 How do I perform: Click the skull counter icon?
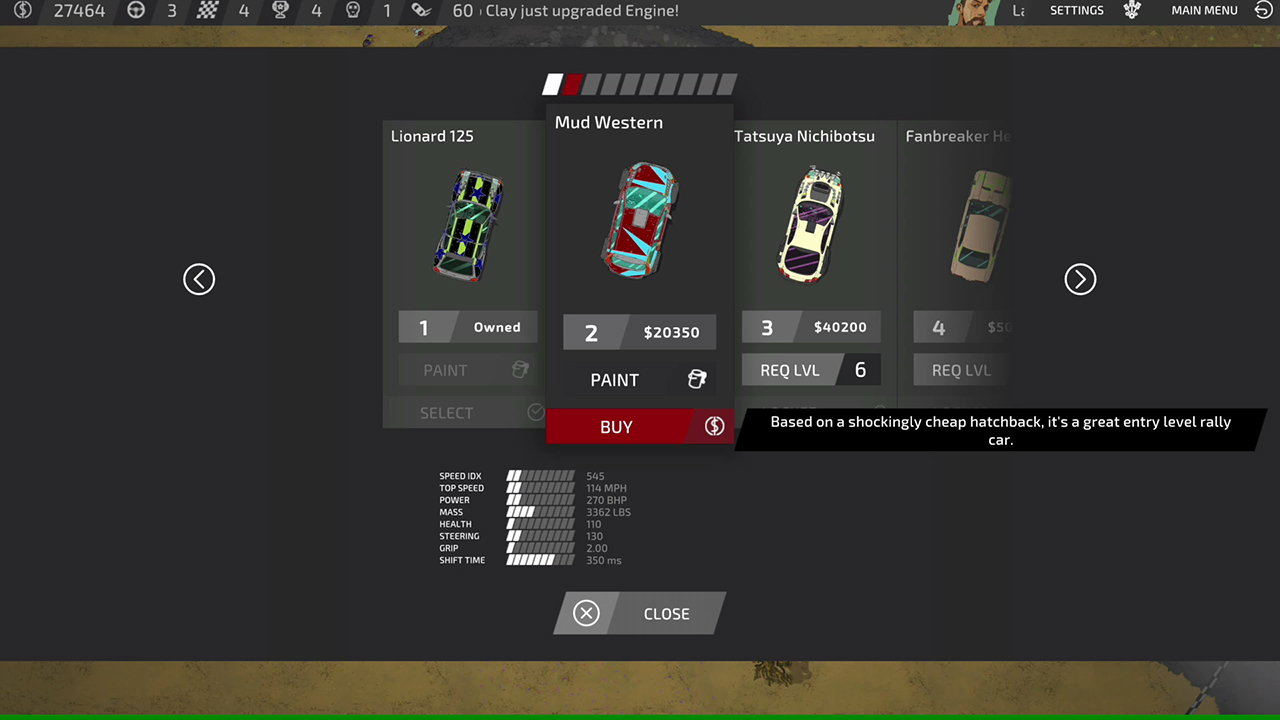click(352, 11)
